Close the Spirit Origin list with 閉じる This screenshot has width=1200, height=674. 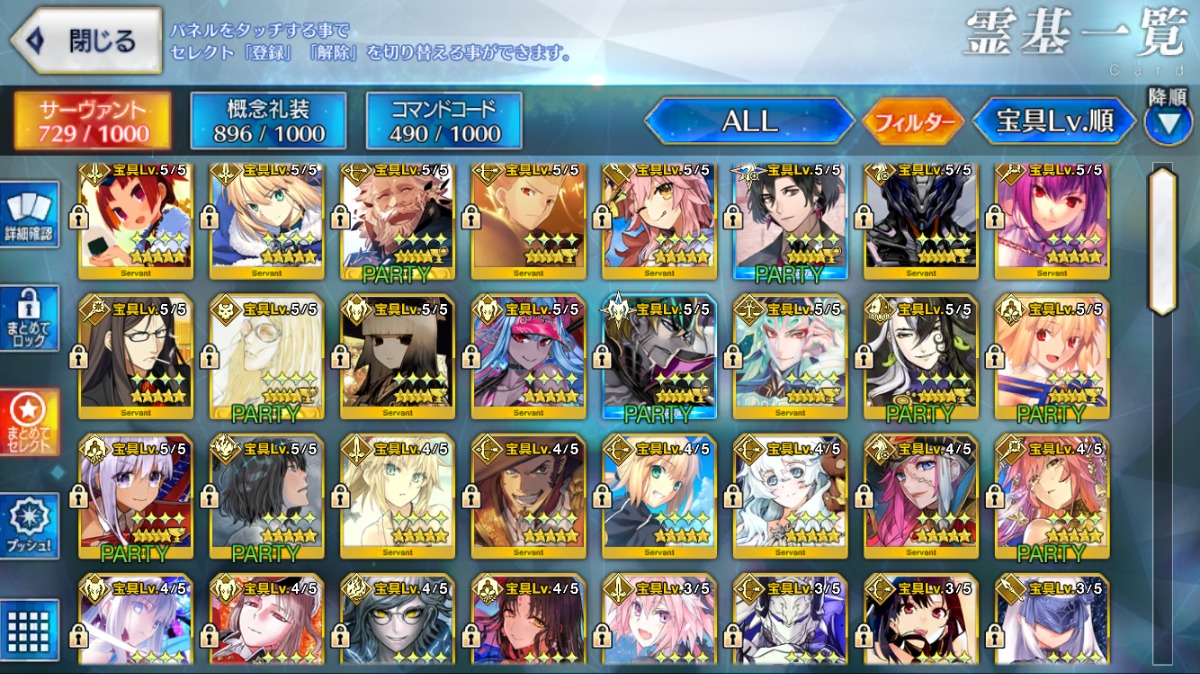(86, 41)
